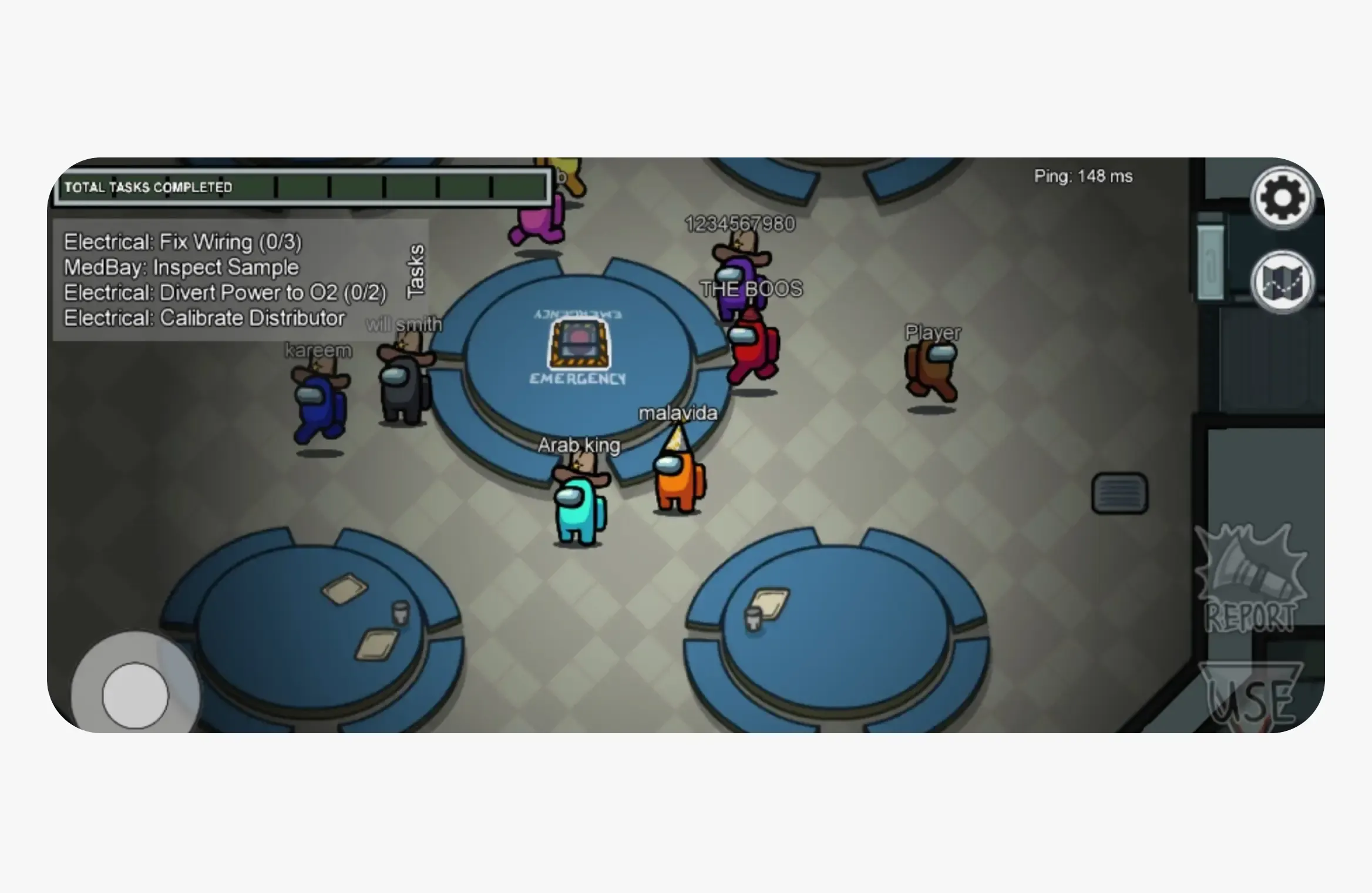Viewport: 1372px width, 893px height.
Task: Select MedBay: Inspect Sample task
Action: coord(181,267)
